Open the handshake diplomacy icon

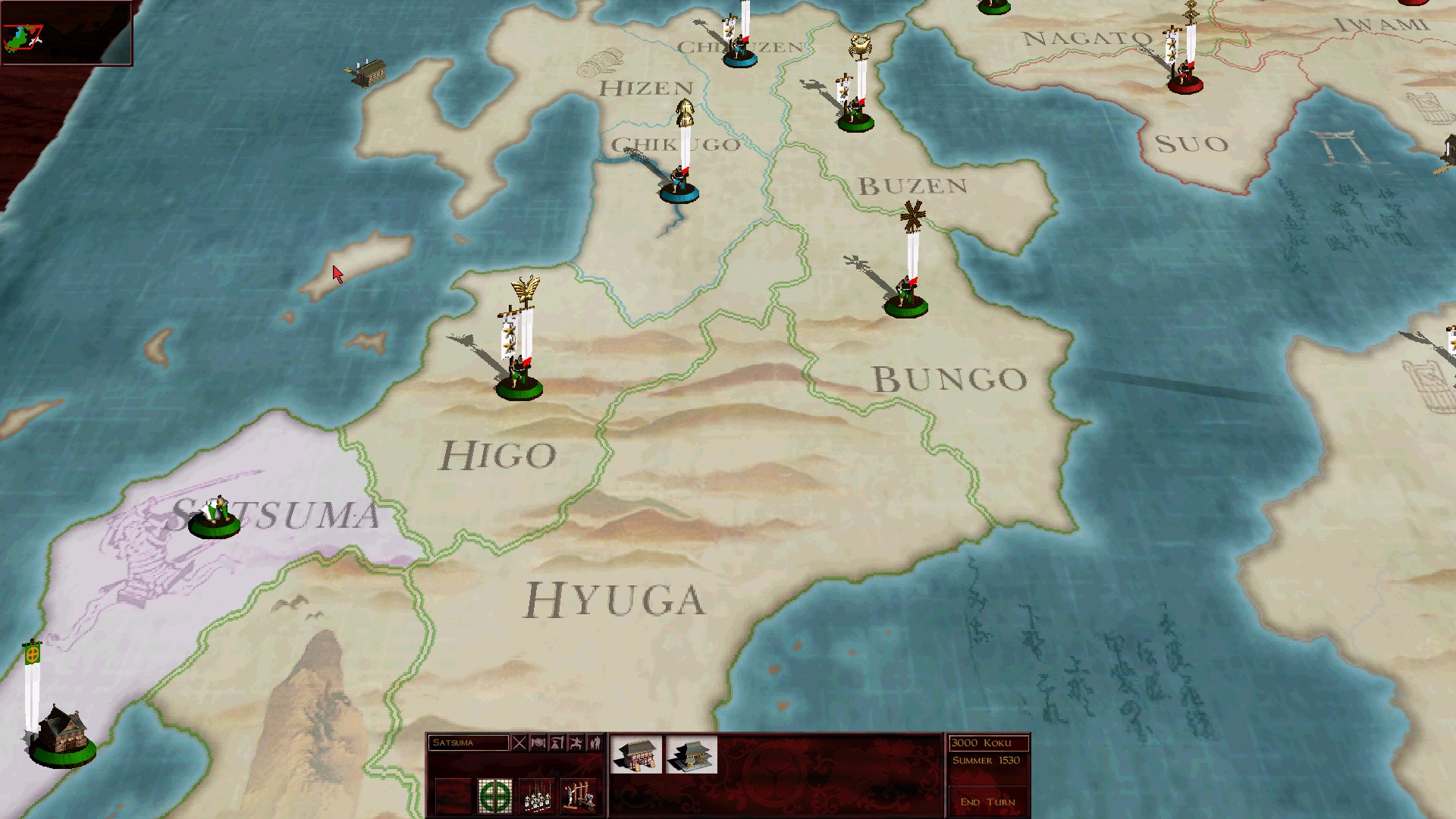pos(538,742)
